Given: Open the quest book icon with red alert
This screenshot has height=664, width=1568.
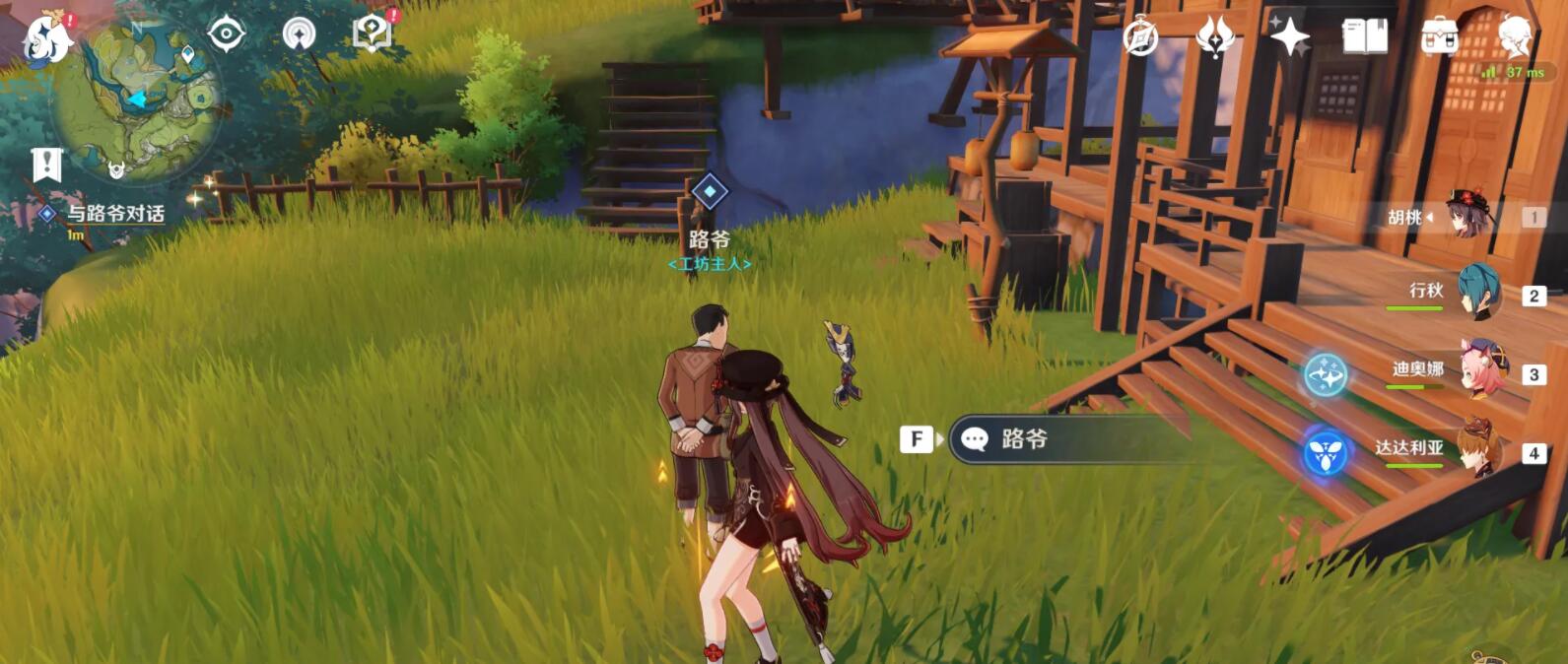Looking at the screenshot, I should pyautogui.click(x=373, y=33).
